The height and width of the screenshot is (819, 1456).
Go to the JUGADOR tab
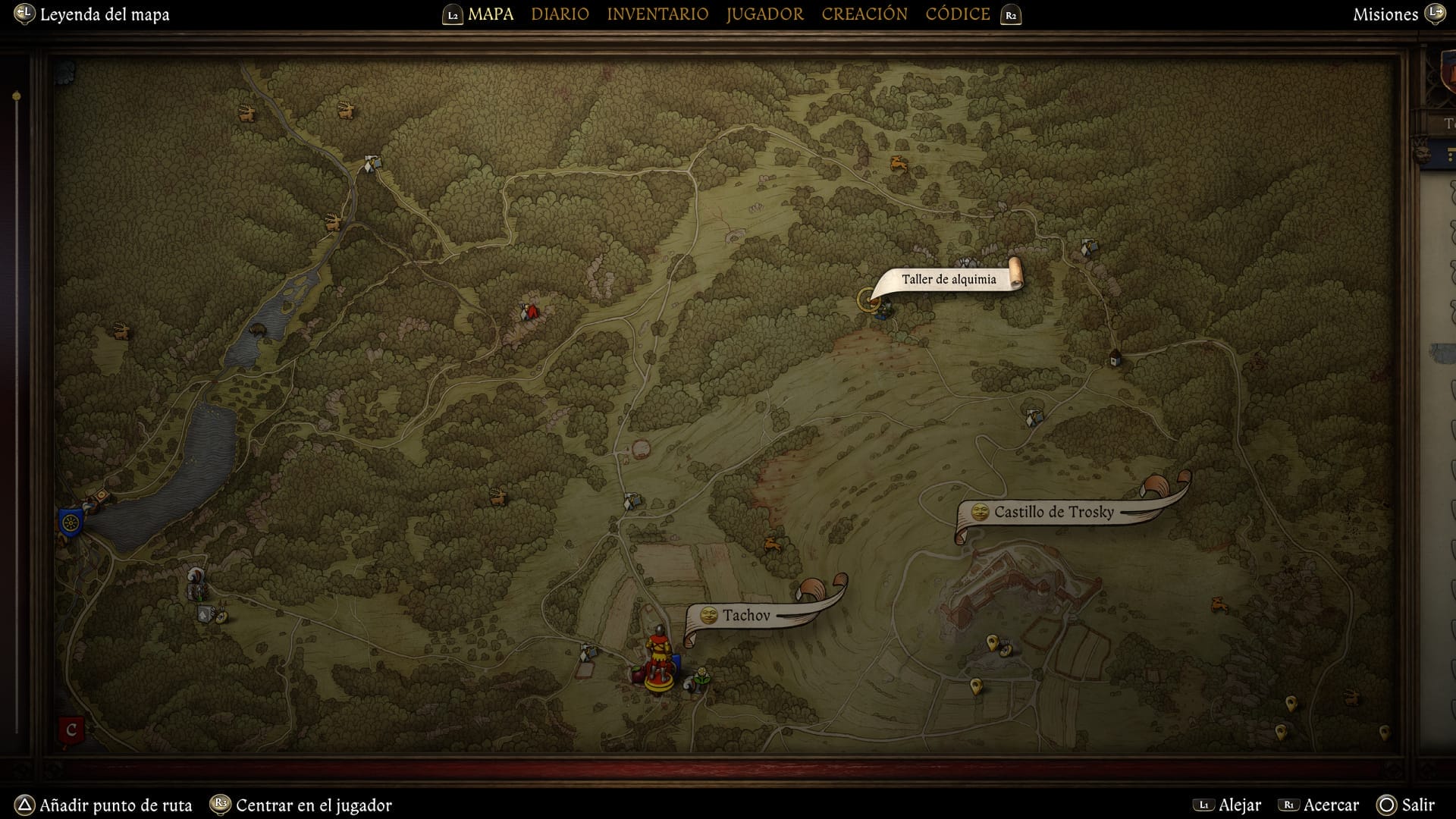[764, 14]
